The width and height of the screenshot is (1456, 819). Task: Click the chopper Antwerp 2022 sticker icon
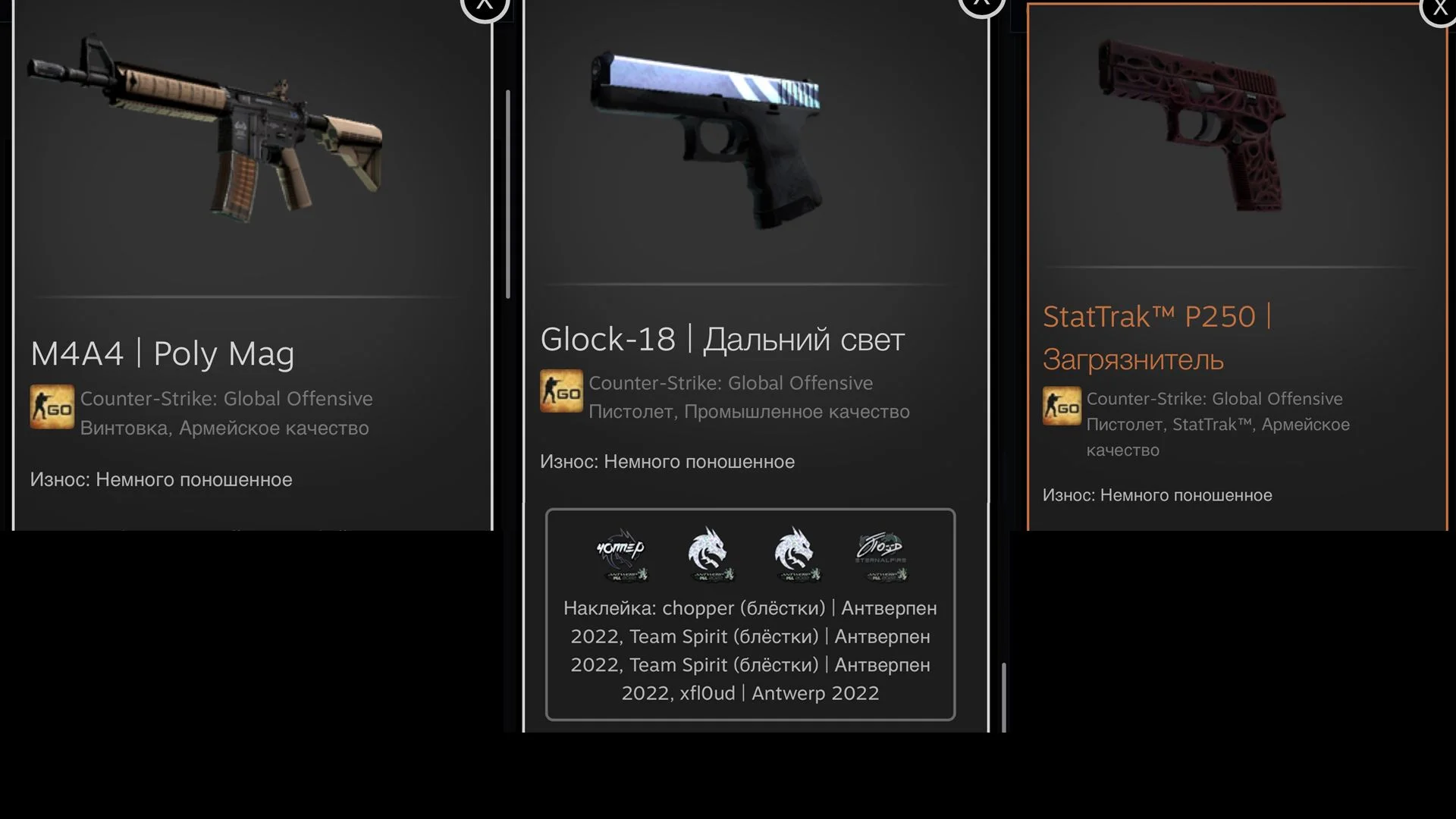tap(621, 554)
